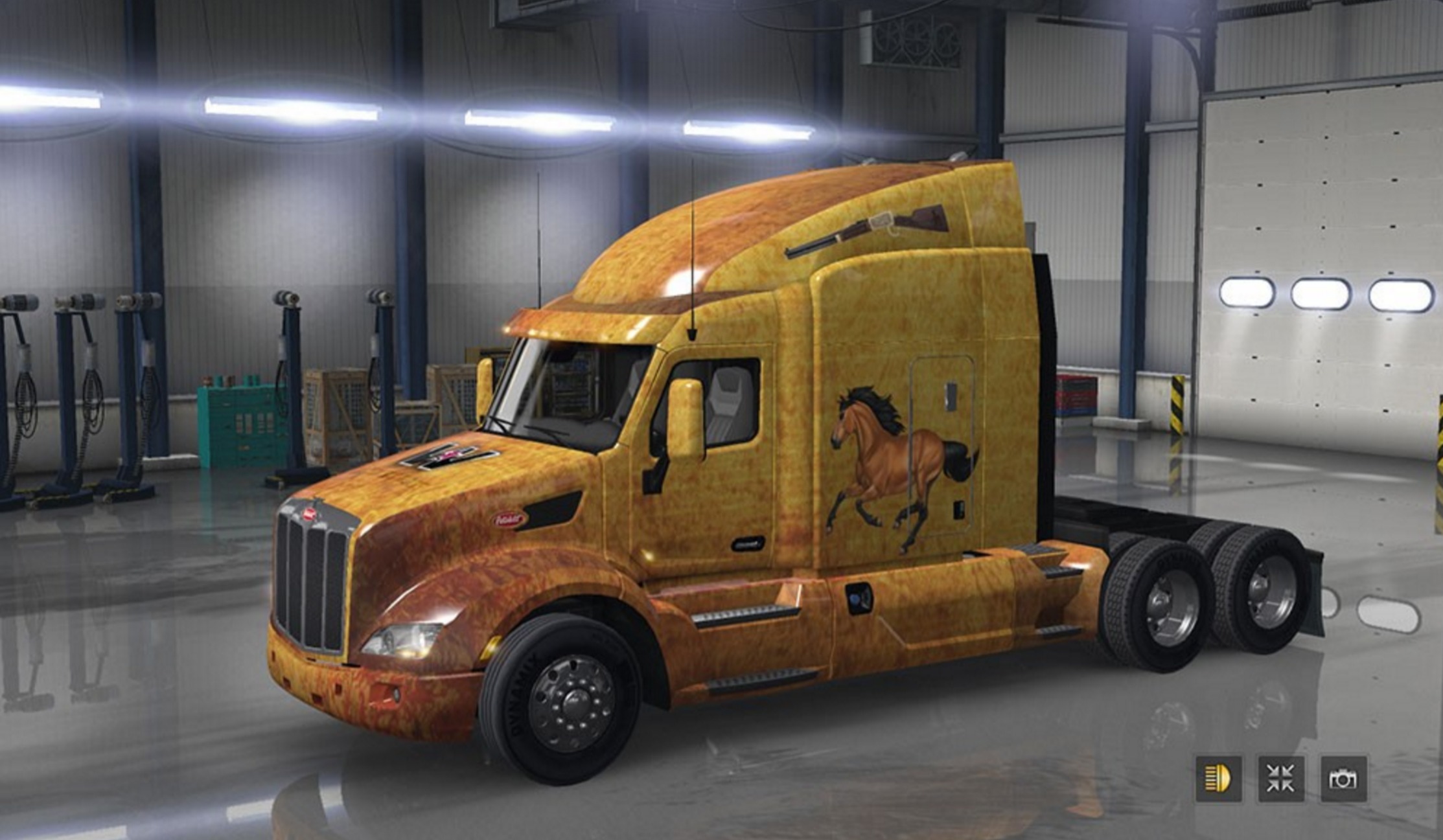Image resolution: width=1443 pixels, height=840 pixels.
Task: Click the collapse arrows view button
Action: [1281, 778]
